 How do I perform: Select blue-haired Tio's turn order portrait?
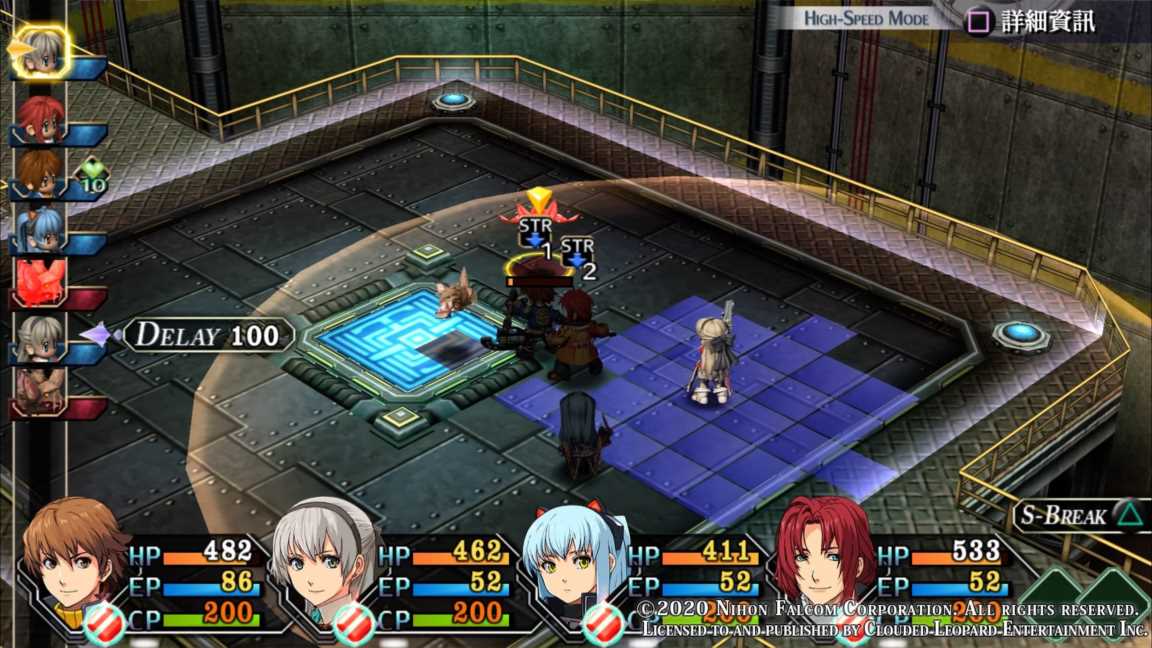pos(41,229)
